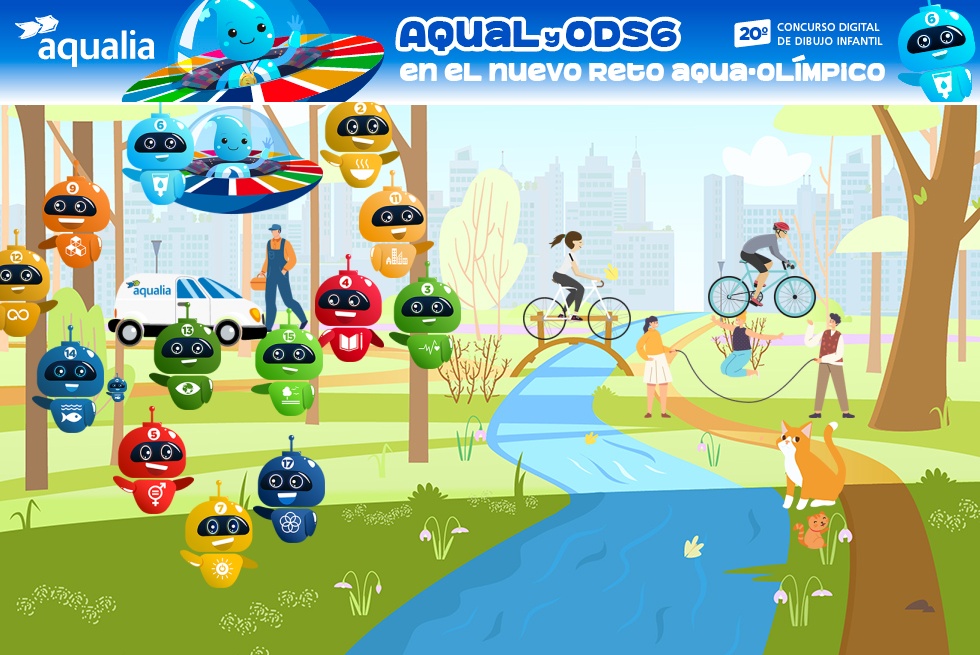Image resolution: width=980 pixels, height=655 pixels.
Task: Click the light blue number 6 robot beside the flying saucer
Action: (x=160, y=155)
